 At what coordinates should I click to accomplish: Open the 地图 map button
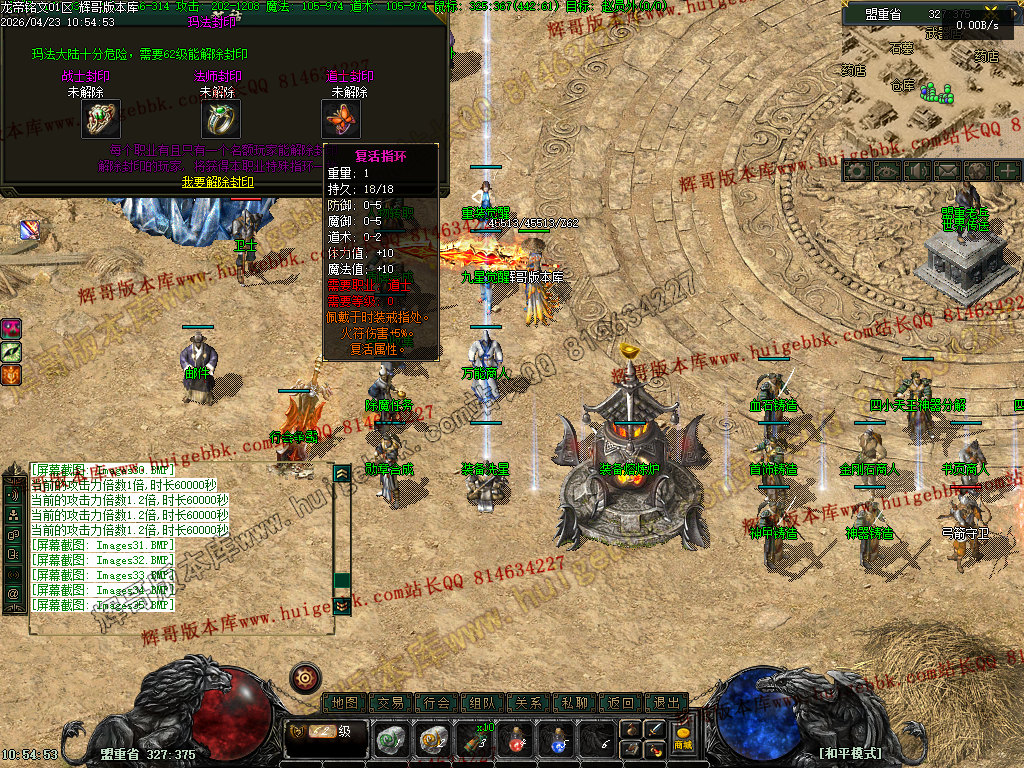345,703
